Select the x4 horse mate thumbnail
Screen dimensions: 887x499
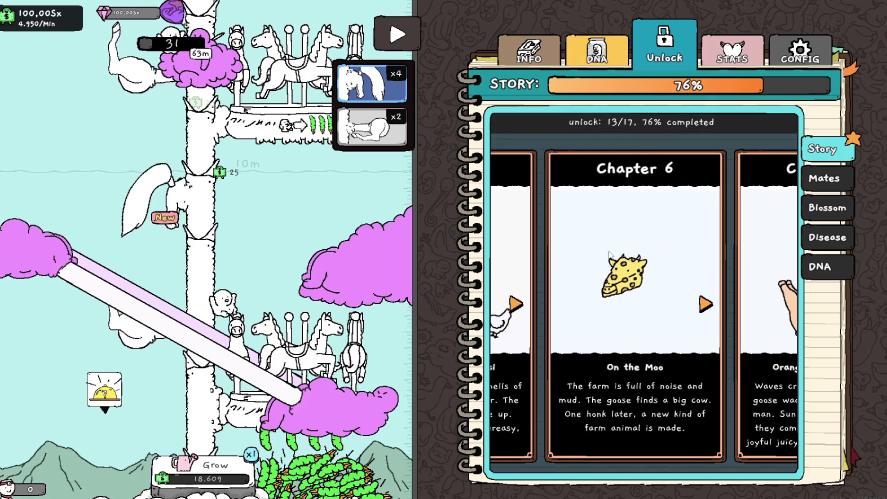[370, 84]
